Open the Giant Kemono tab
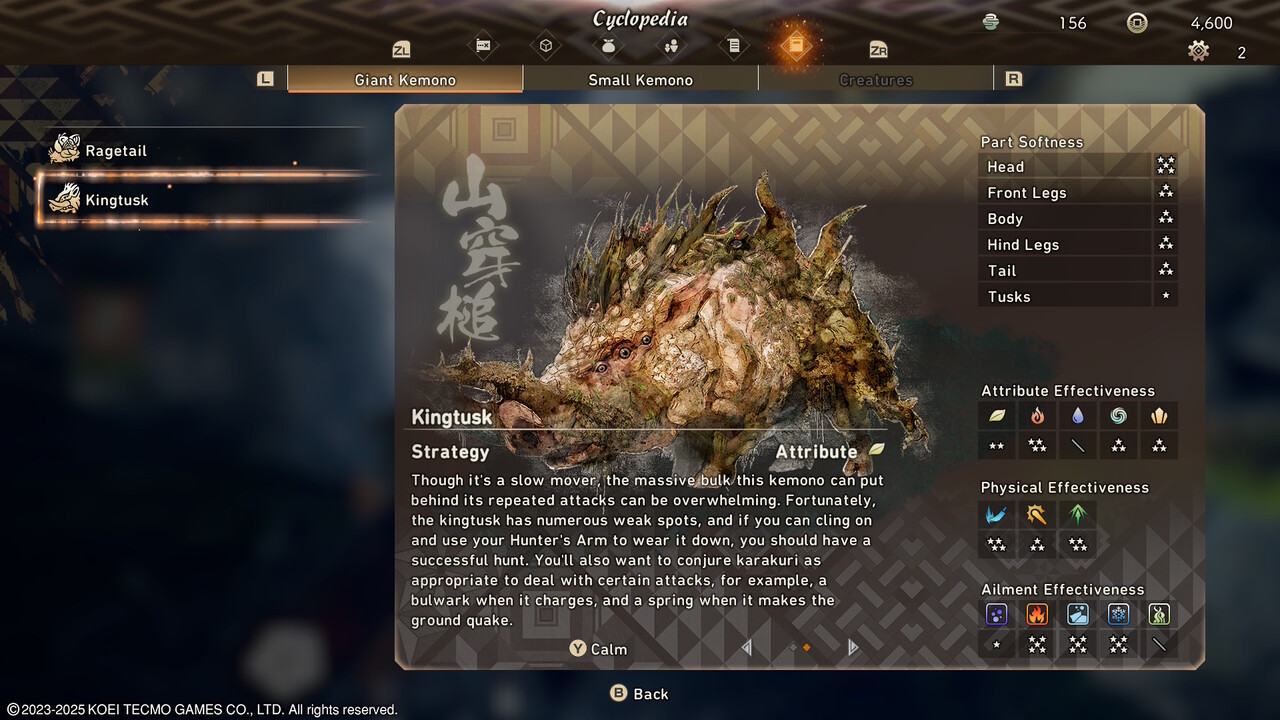This screenshot has height=720, width=1280. click(405, 80)
